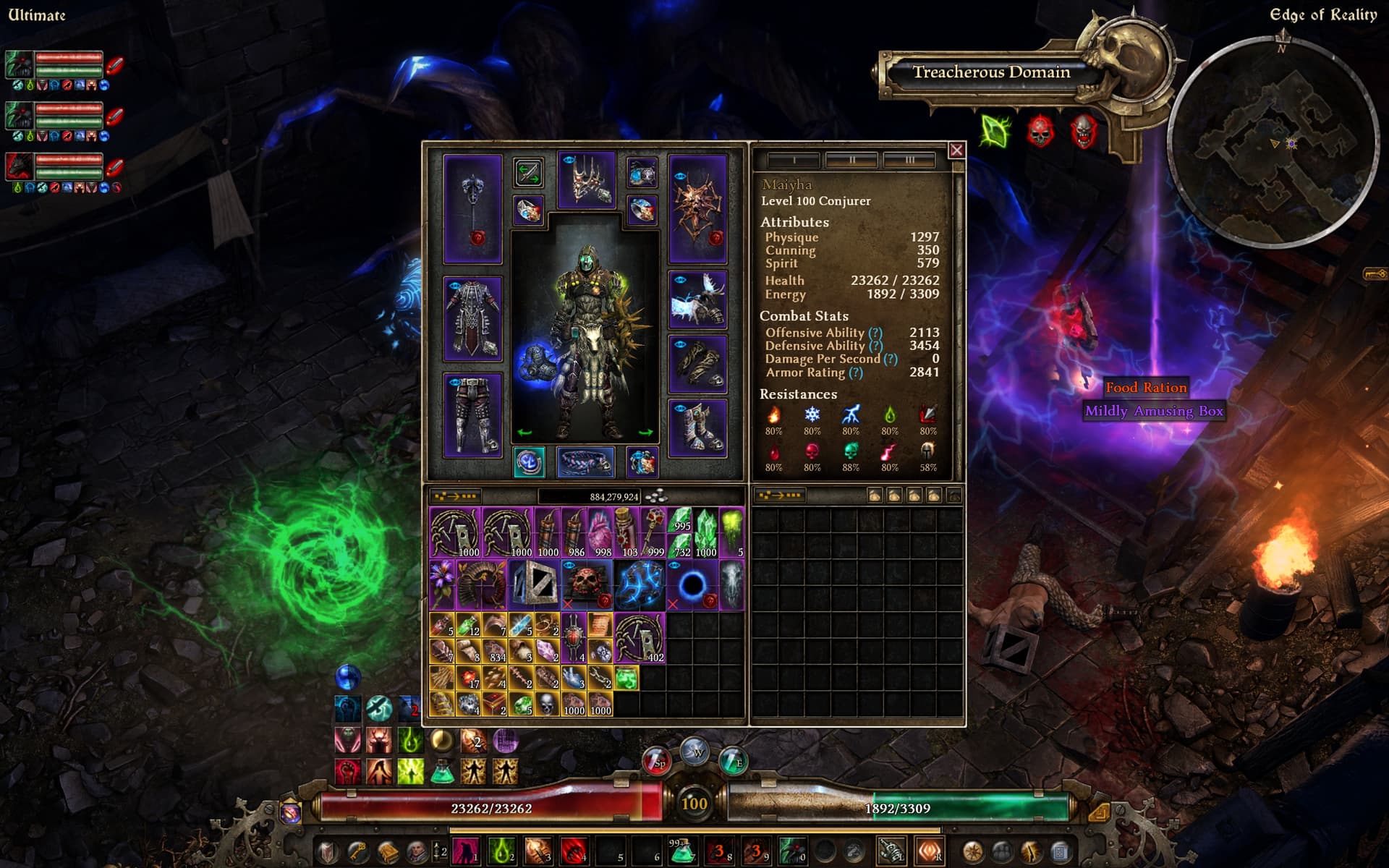
Task: Select the equipped belt slot
Action: point(586,461)
